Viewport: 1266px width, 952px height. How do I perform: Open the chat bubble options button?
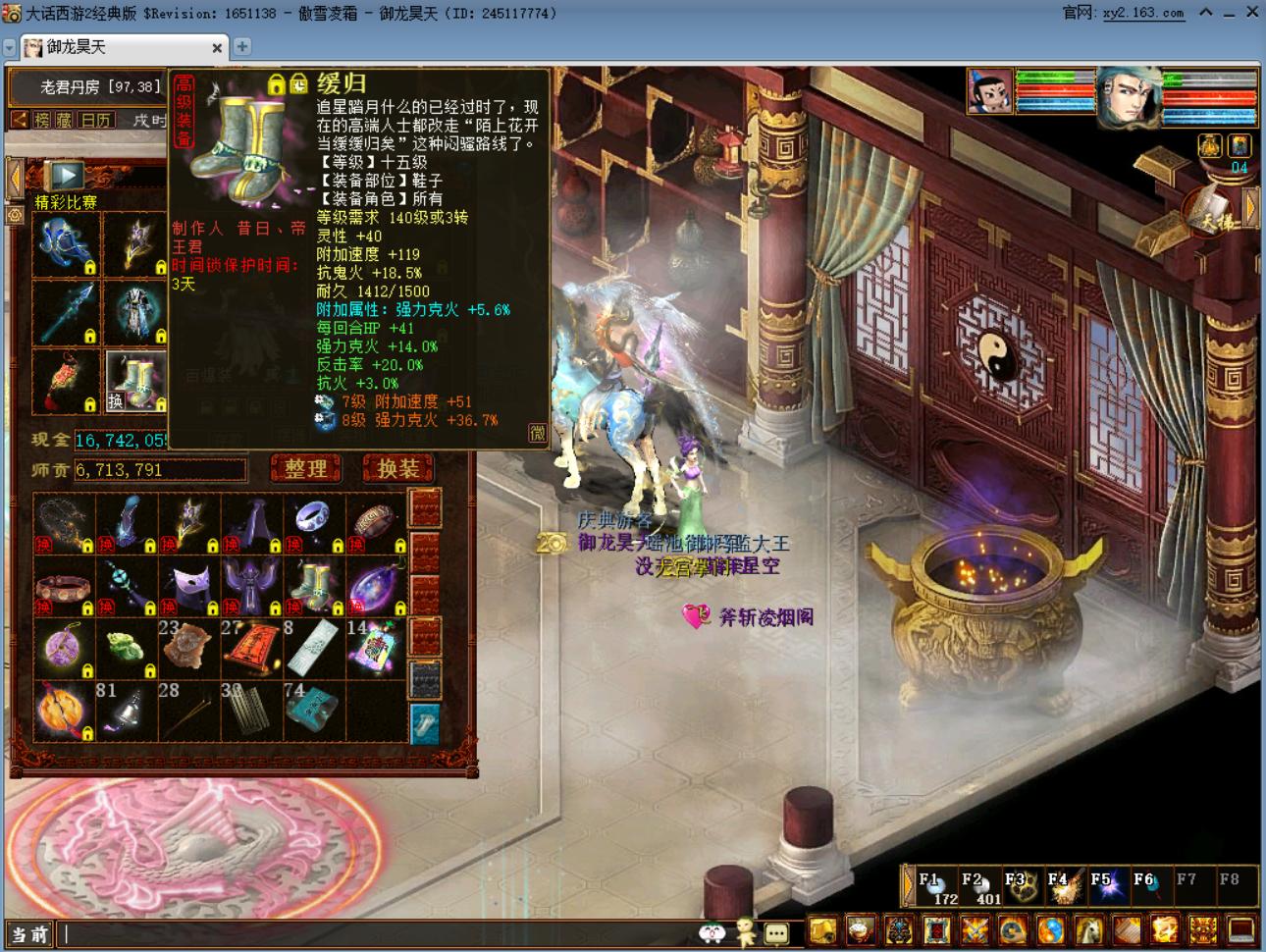click(x=776, y=933)
